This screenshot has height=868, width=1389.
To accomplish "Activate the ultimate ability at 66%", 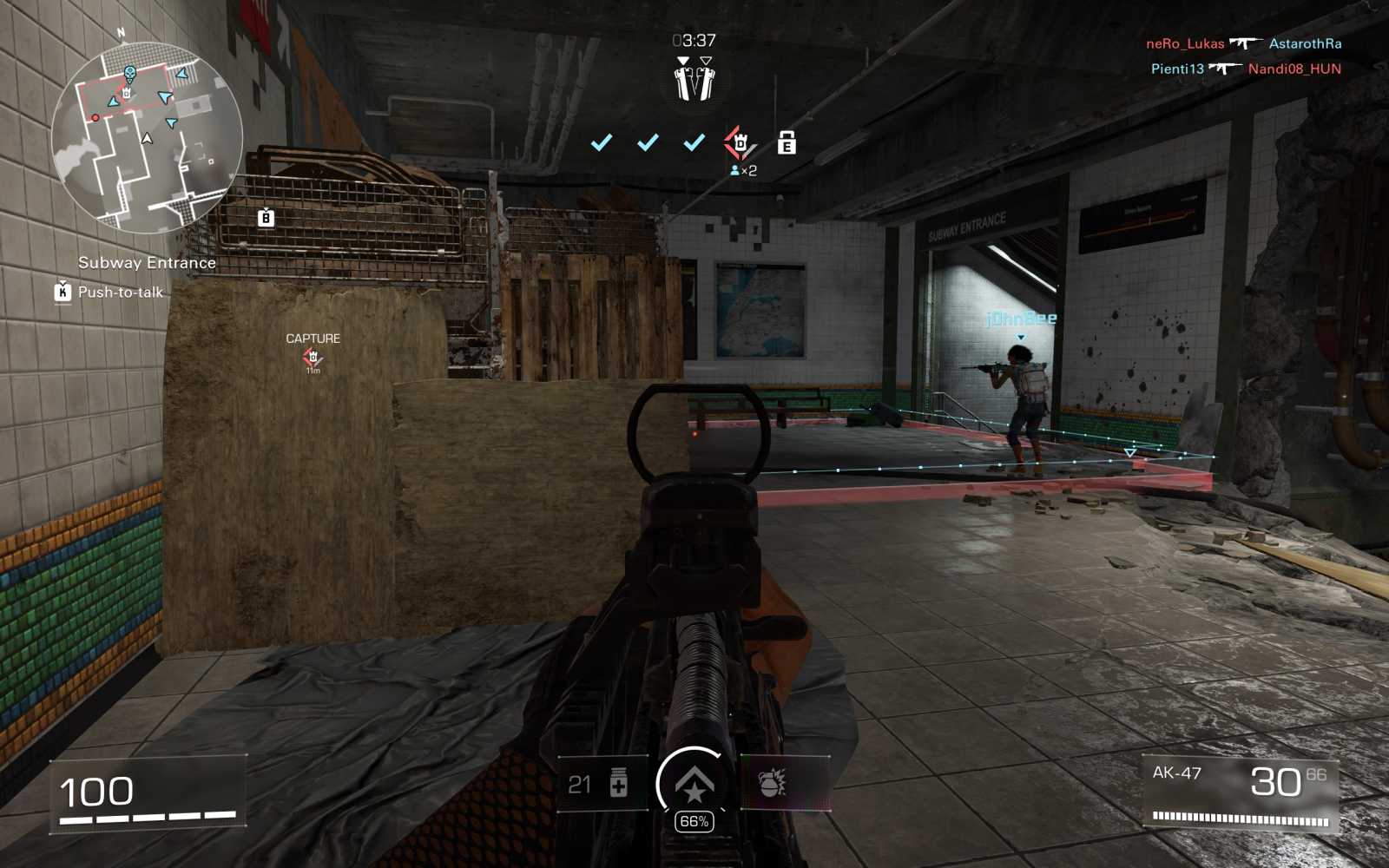I will click(694, 785).
